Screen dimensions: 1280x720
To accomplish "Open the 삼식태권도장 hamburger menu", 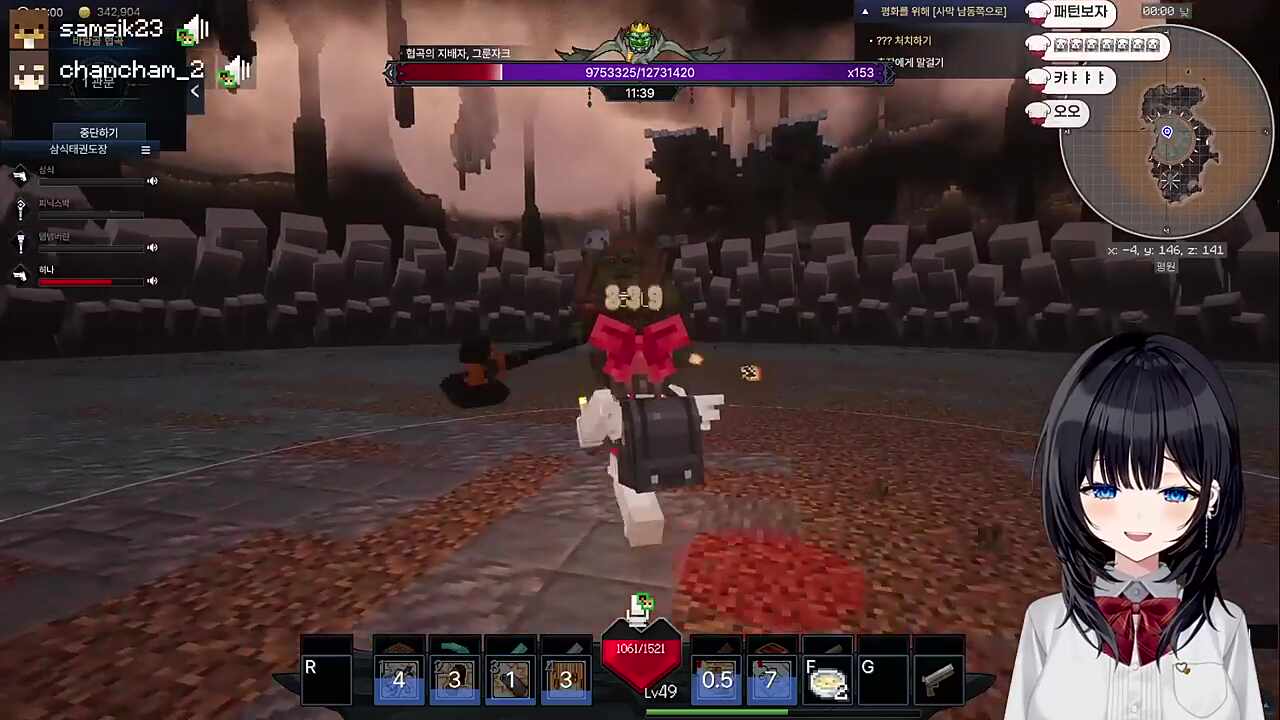I will click(145, 149).
